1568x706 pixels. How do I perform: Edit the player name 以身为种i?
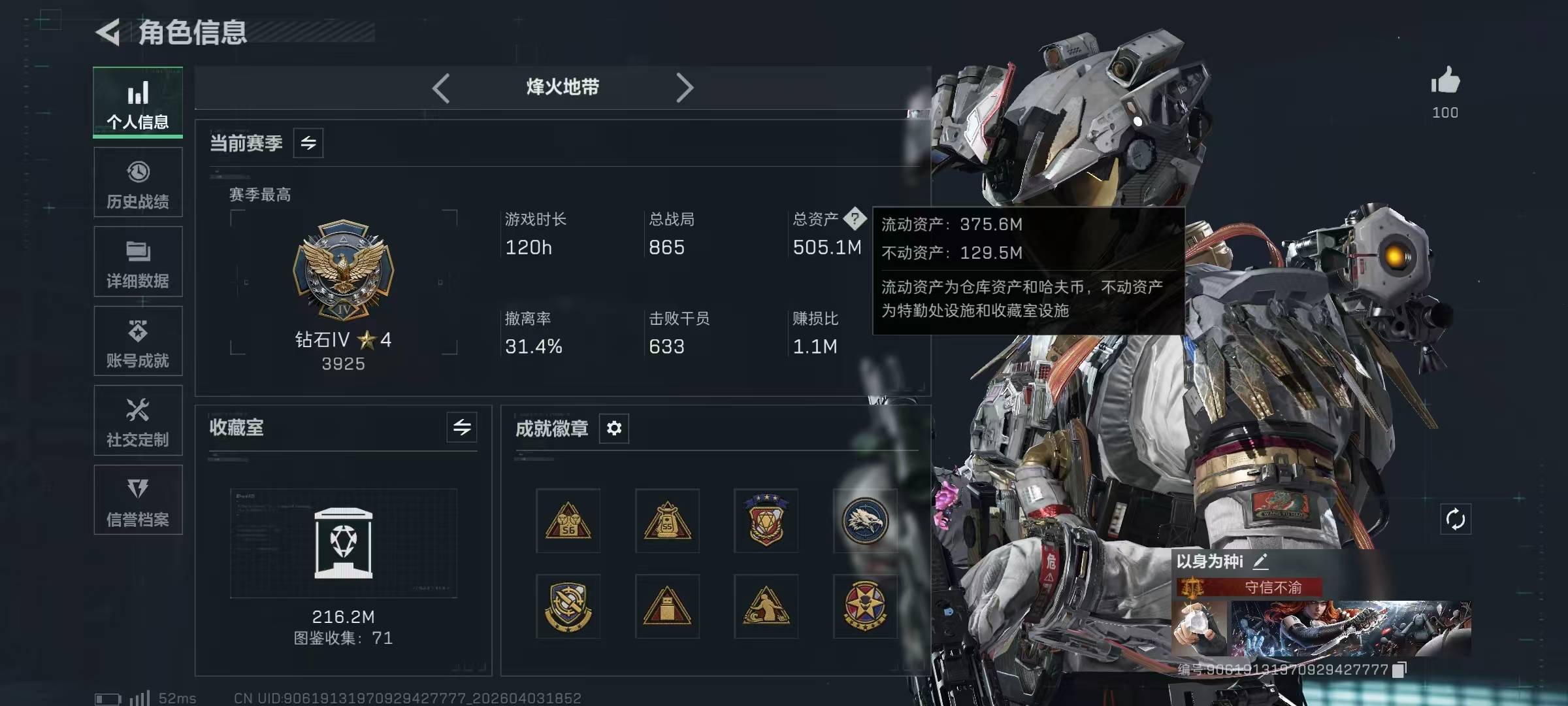point(1261,561)
